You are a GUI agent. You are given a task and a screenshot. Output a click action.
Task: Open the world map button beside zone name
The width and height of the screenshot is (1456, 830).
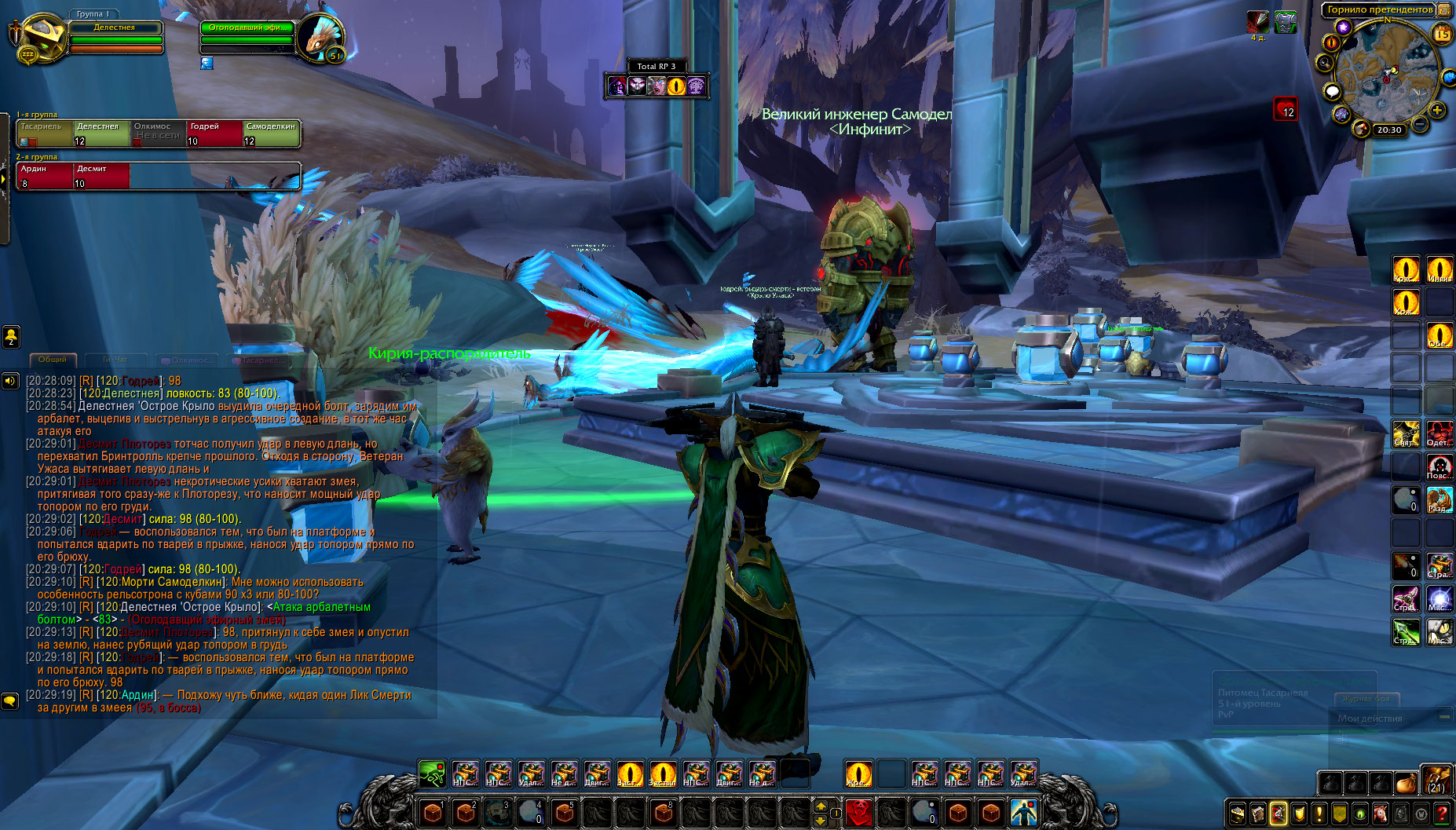pyautogui.click(x=1445, y=10)
